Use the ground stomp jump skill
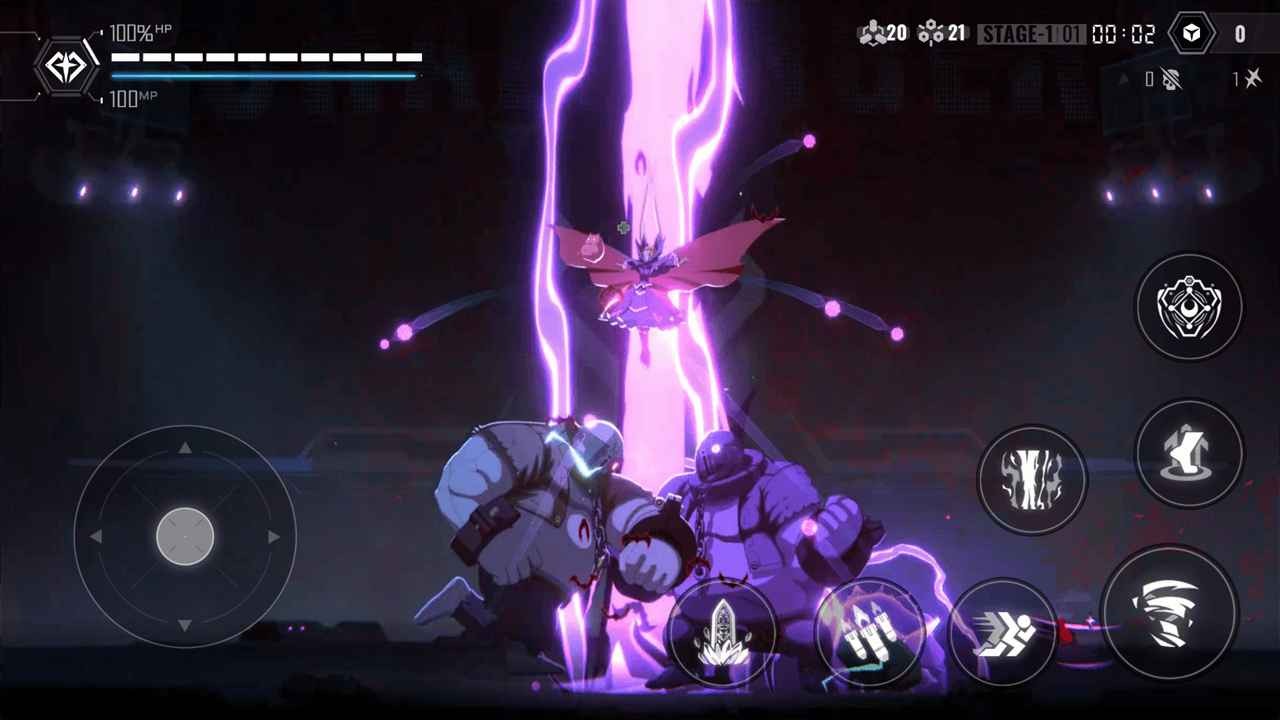The width and height of the screenshot is (1280, 720). (1188, 454)
